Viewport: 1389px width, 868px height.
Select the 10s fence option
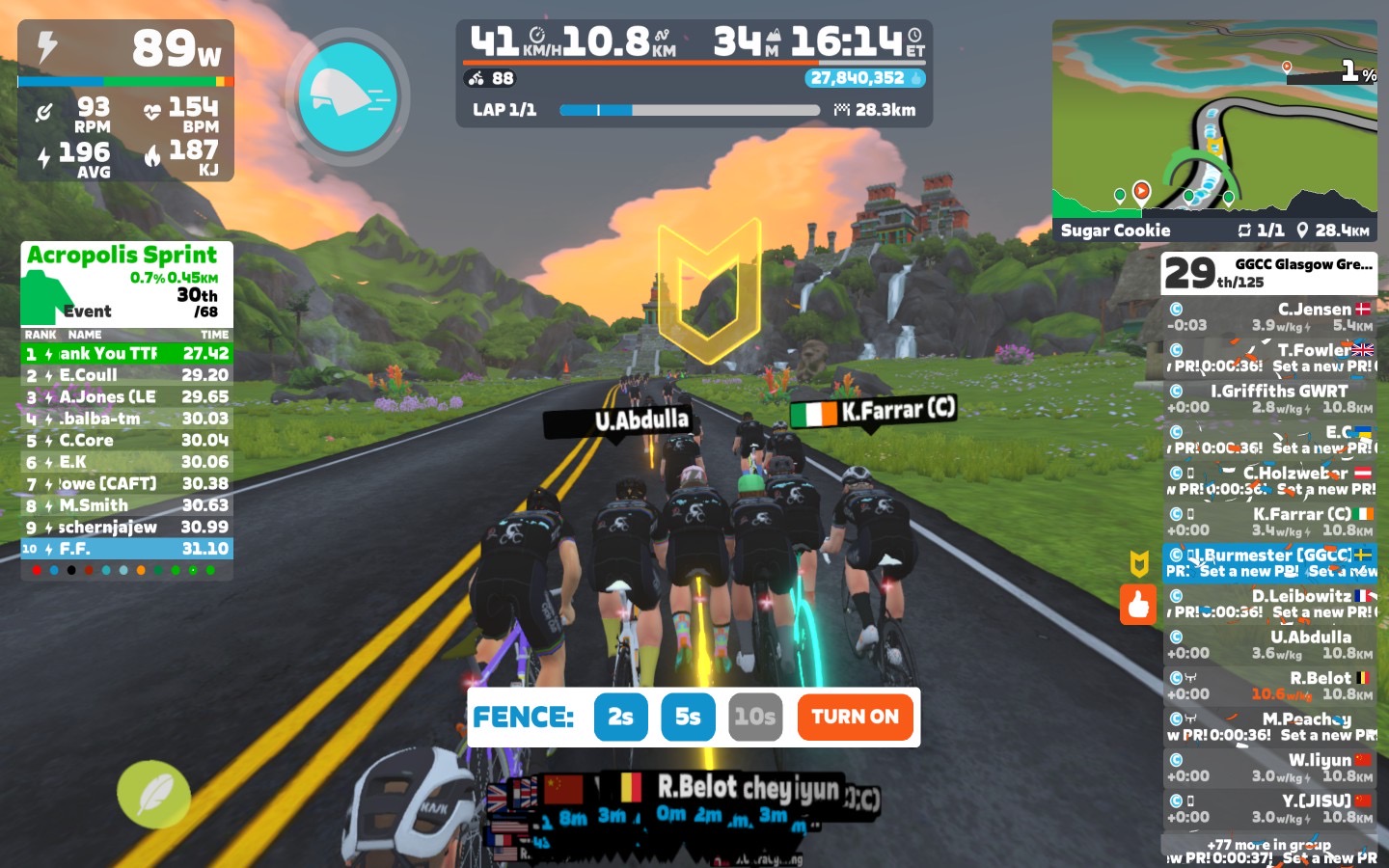tap(754, 717)
